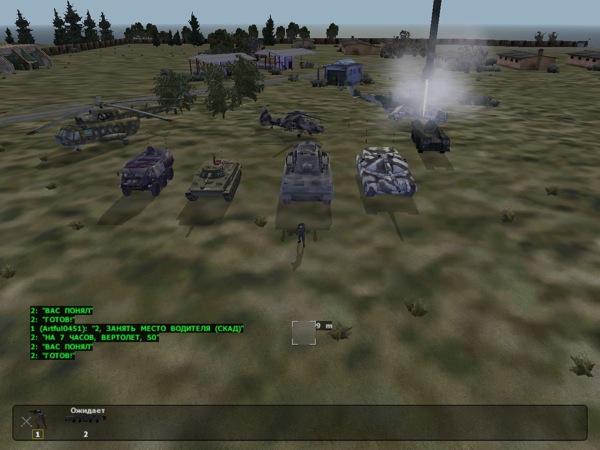Screen dimensions: 600x450
Task: Select squad unit 2 marked Ожидает
Action: click(85, 422)
